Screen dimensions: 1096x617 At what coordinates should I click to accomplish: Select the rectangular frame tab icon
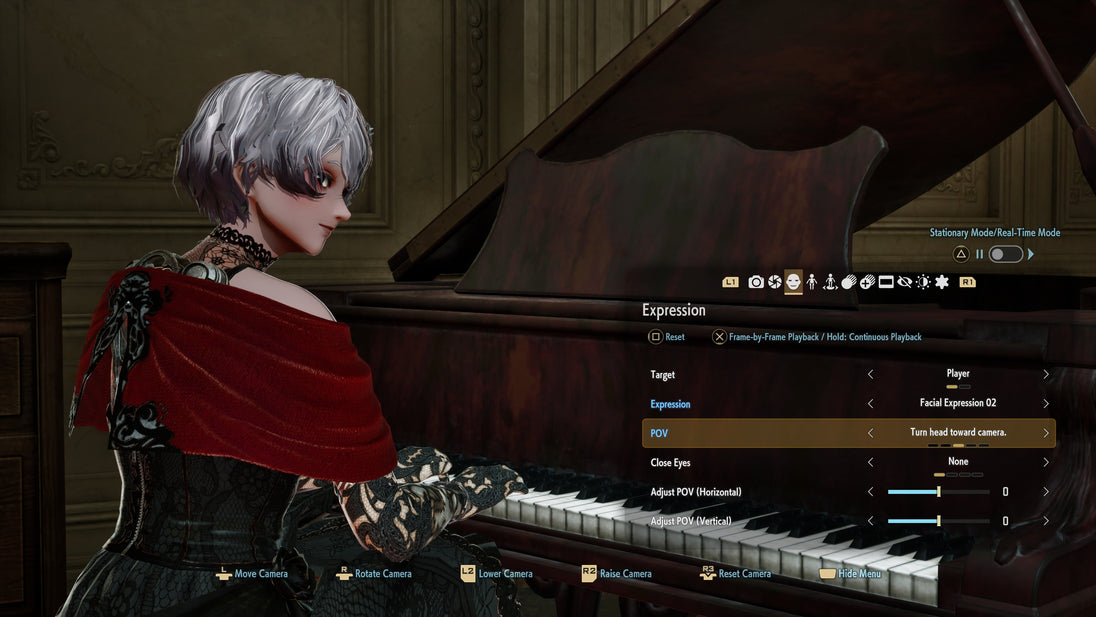[x=885, y=283]
